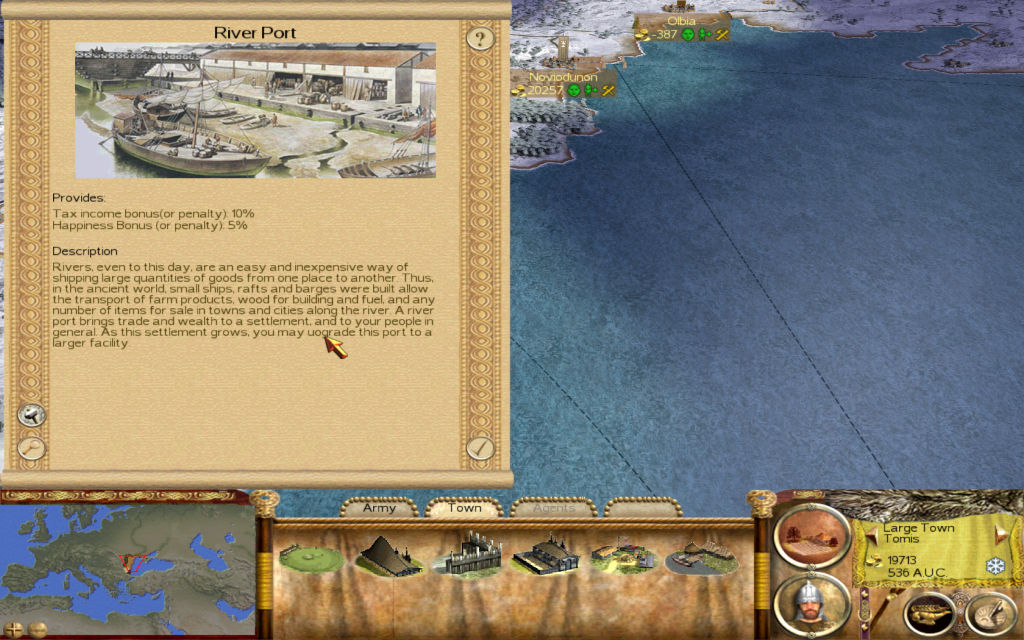This screenshot has height=640, width=1024.
Task: Click the magnifying glass button on the scroll
Action: (32, 448)
